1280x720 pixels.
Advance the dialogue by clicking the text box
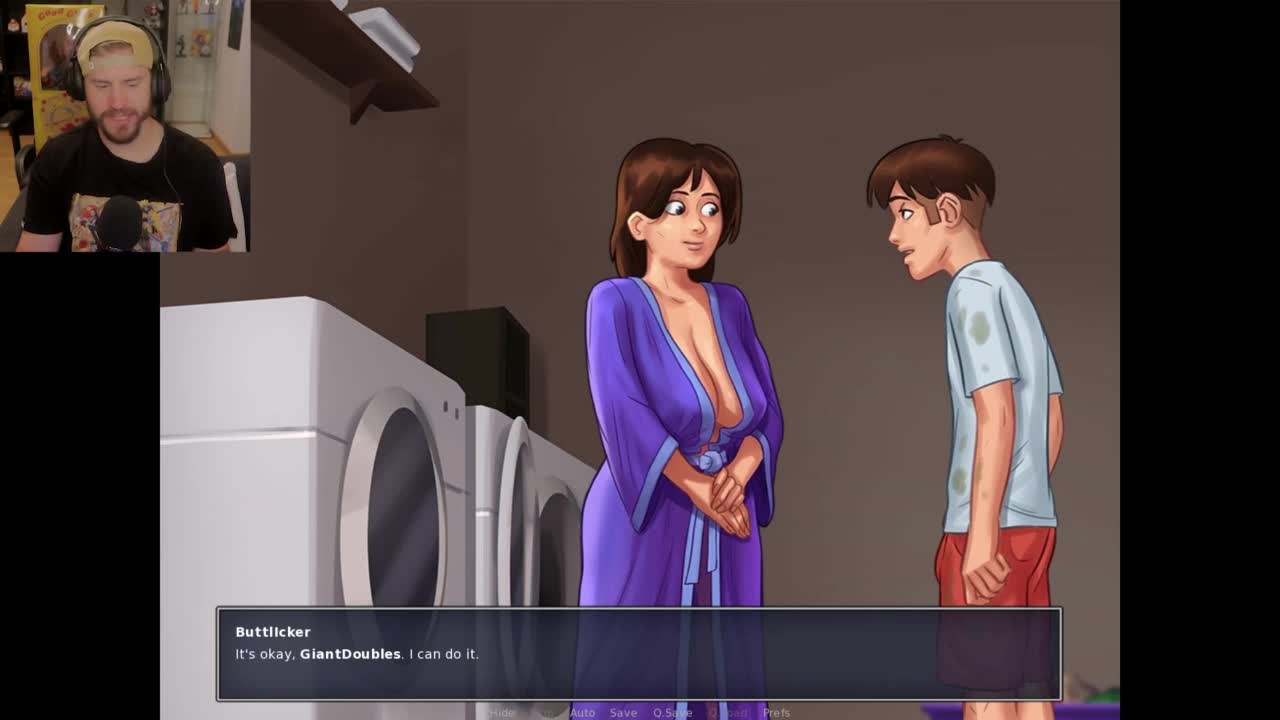(x=638, y=654)
